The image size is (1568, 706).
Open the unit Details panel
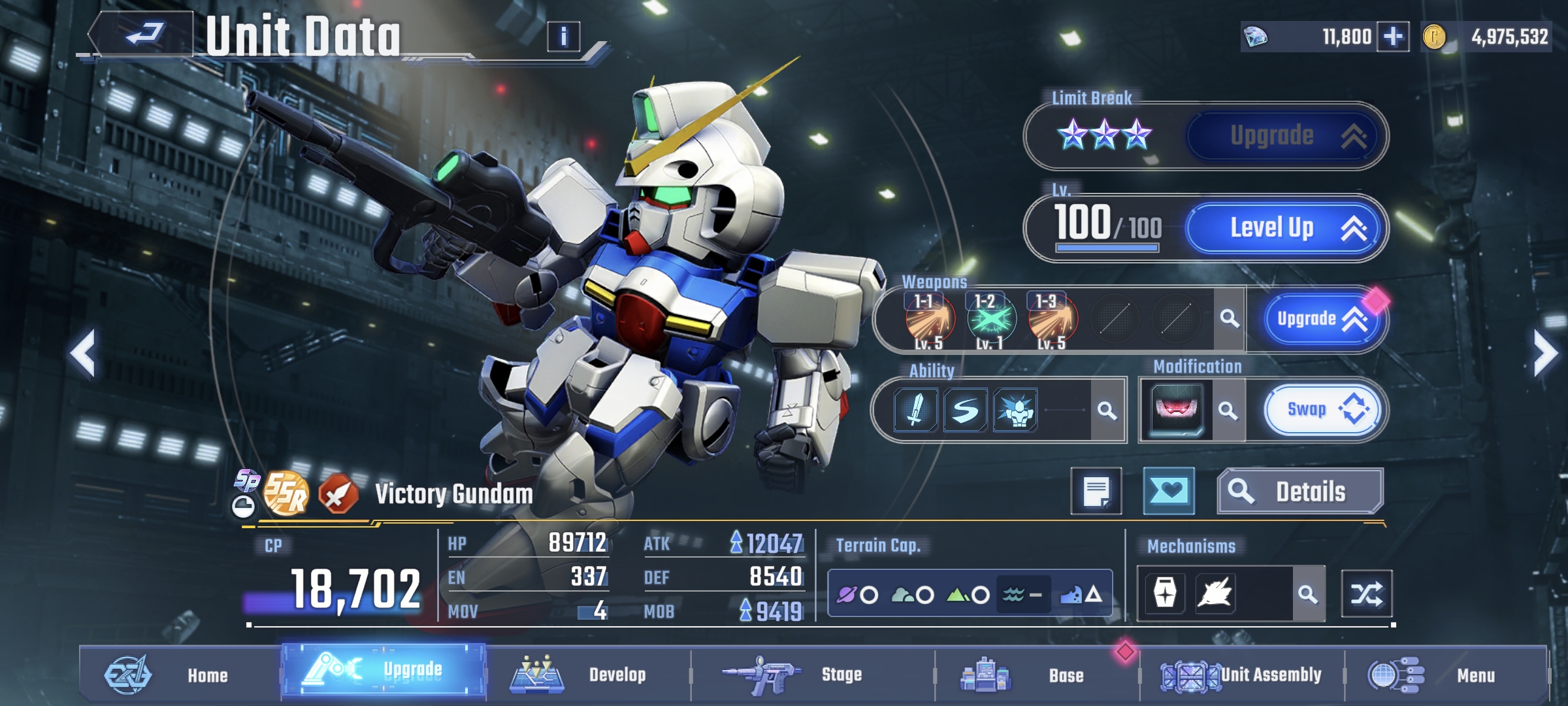click(1300, 492)
